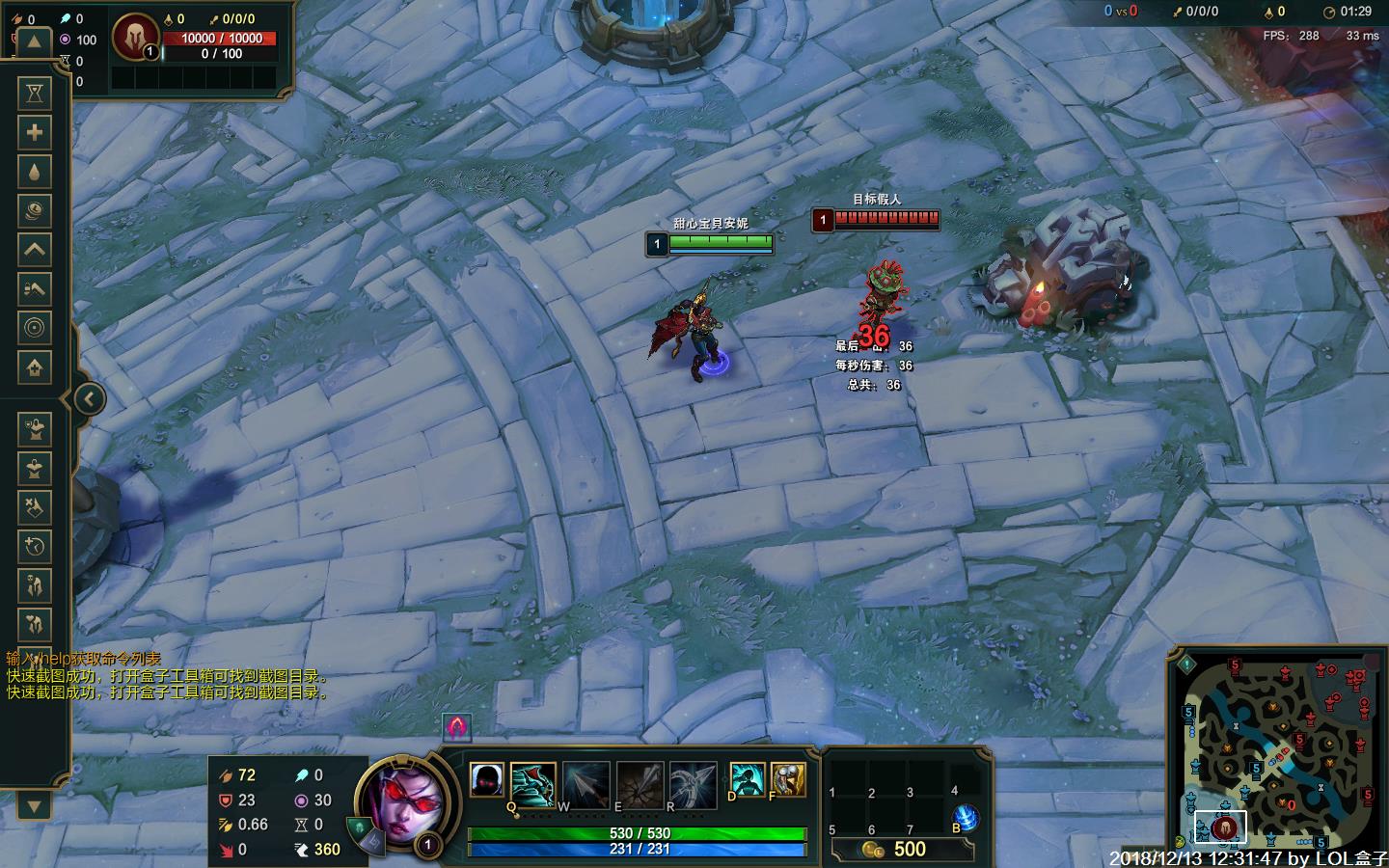Click the plus-sign health cheat button
This screenshot has width=1389, height=868.
35,133
